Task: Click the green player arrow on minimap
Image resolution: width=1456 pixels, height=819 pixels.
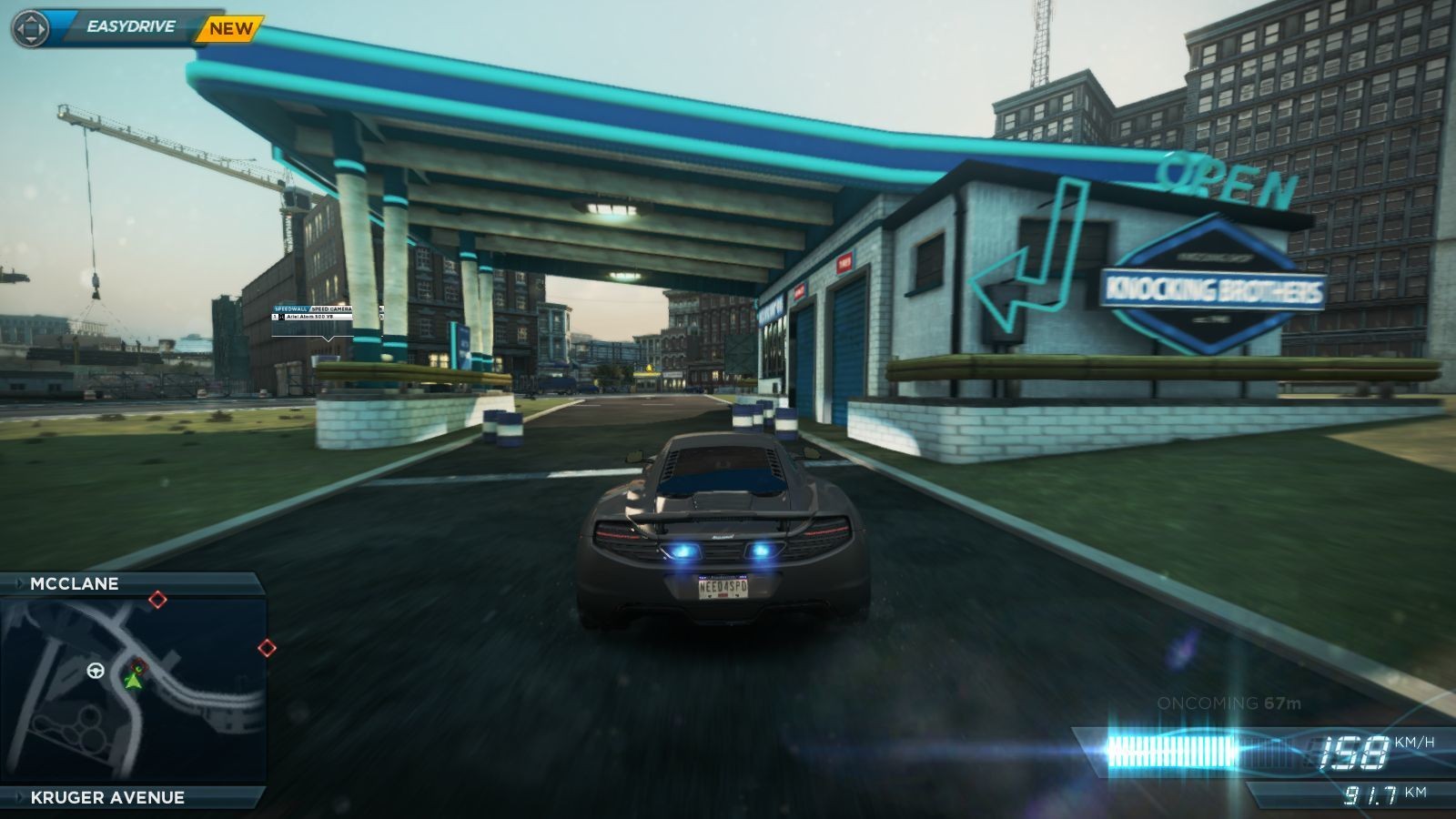Action: point(135,678)
